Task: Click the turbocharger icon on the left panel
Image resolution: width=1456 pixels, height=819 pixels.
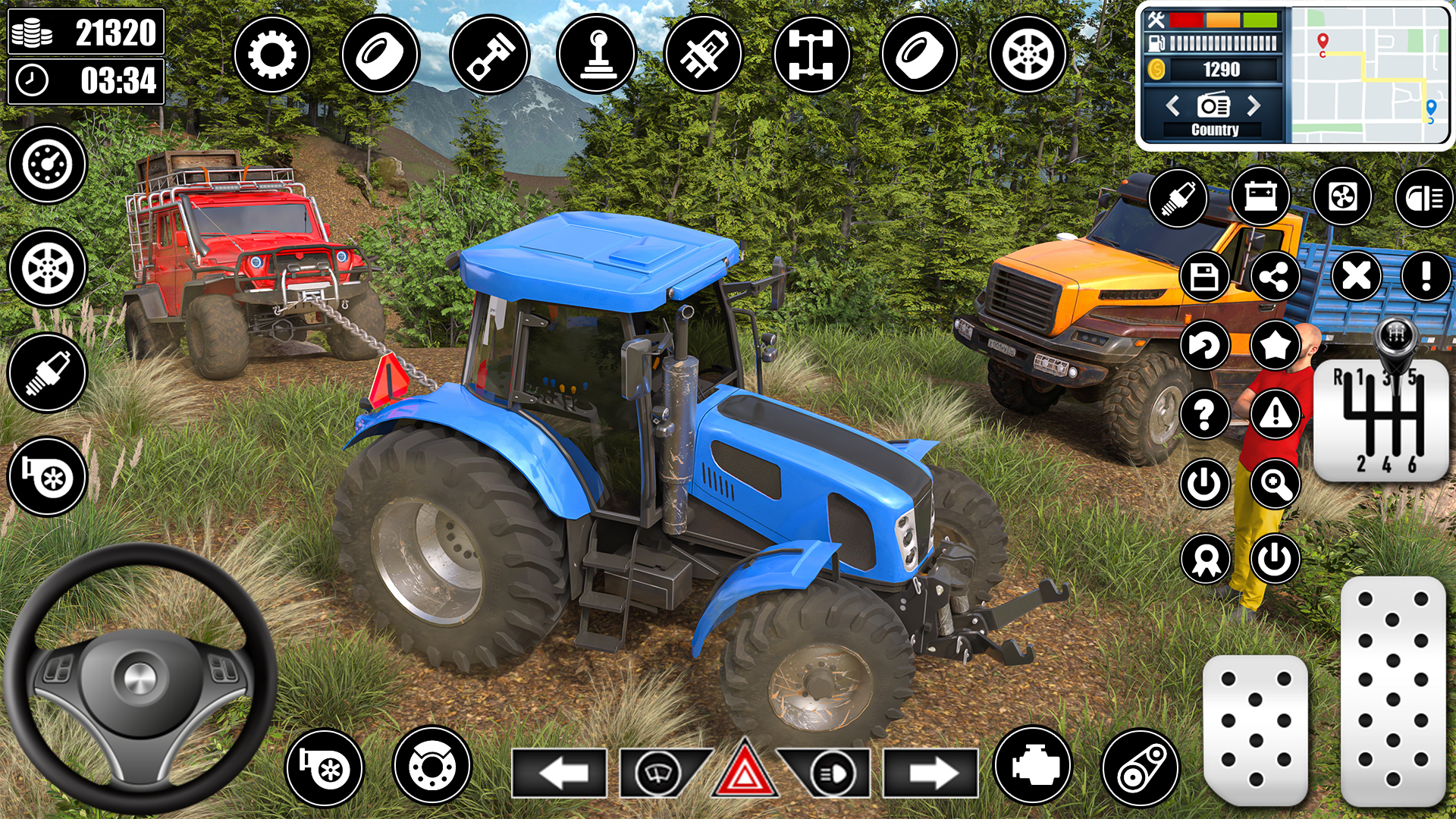Action: click(45, 478)
